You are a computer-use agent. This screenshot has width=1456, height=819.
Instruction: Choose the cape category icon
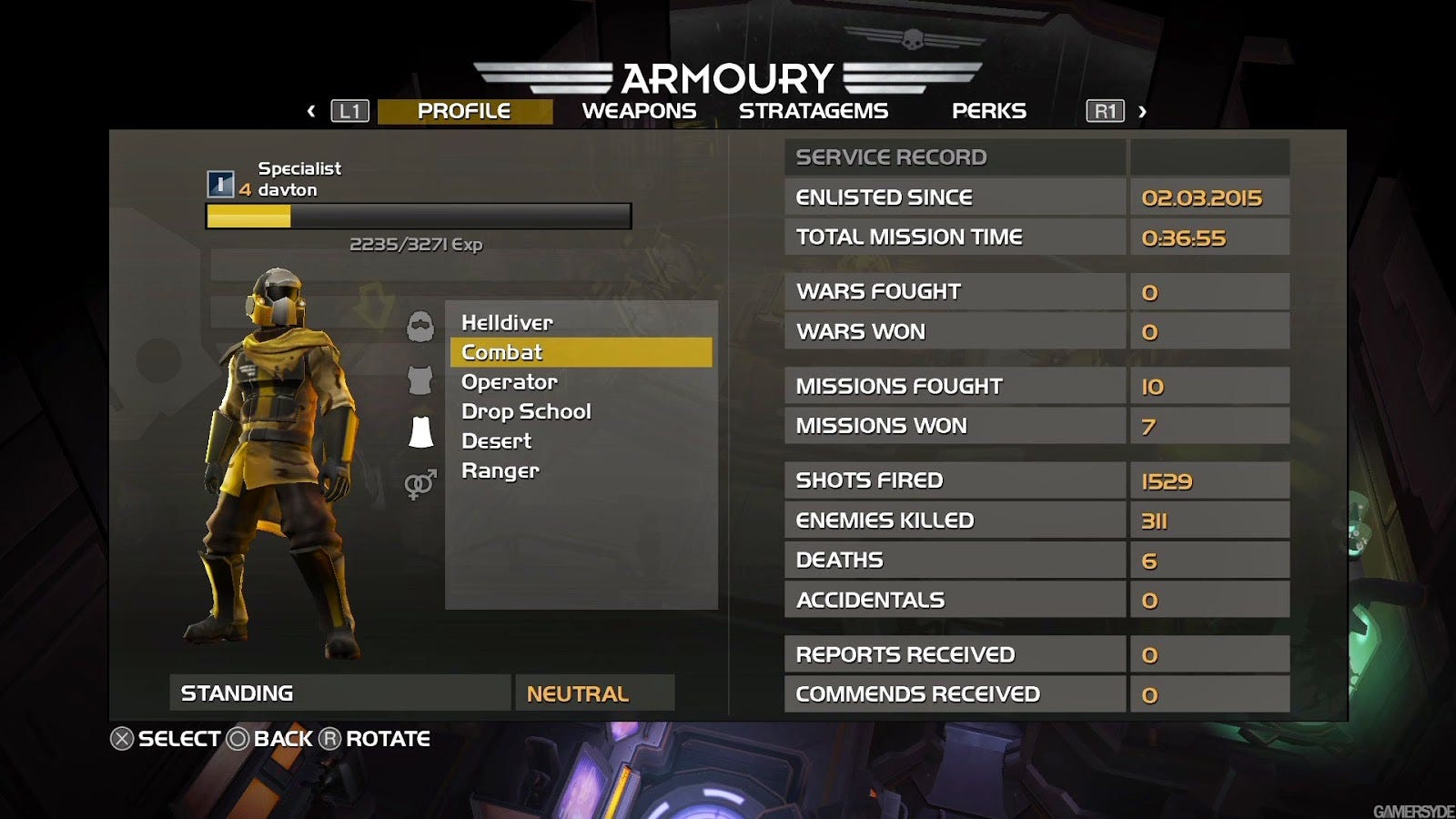coord(420,432)
